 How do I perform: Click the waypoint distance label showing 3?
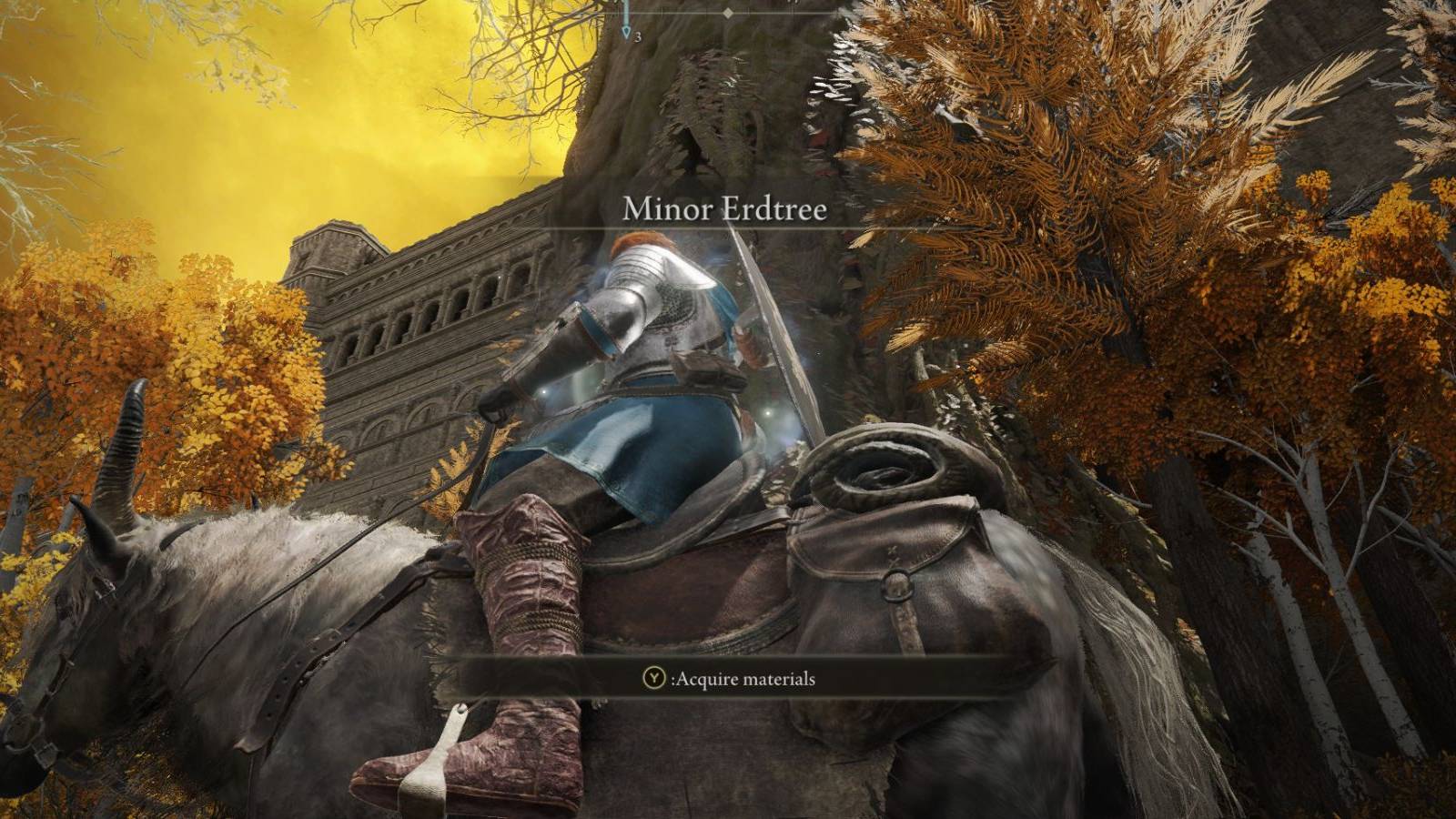coord(638,37)
